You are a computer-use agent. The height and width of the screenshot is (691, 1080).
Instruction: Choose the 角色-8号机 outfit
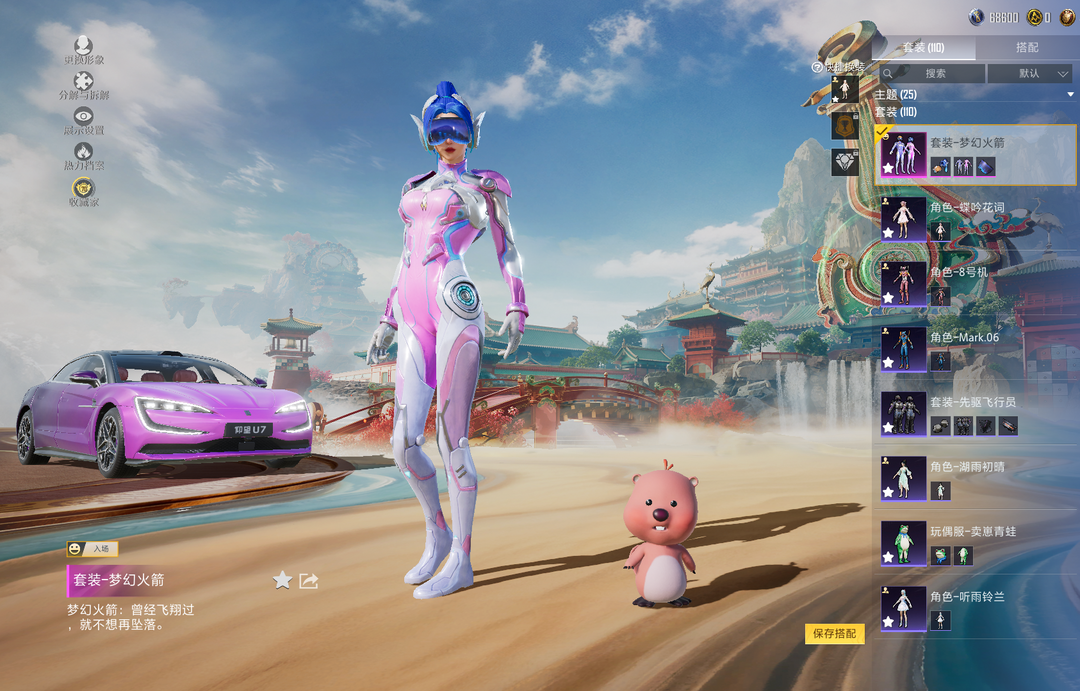coord(976,284)
